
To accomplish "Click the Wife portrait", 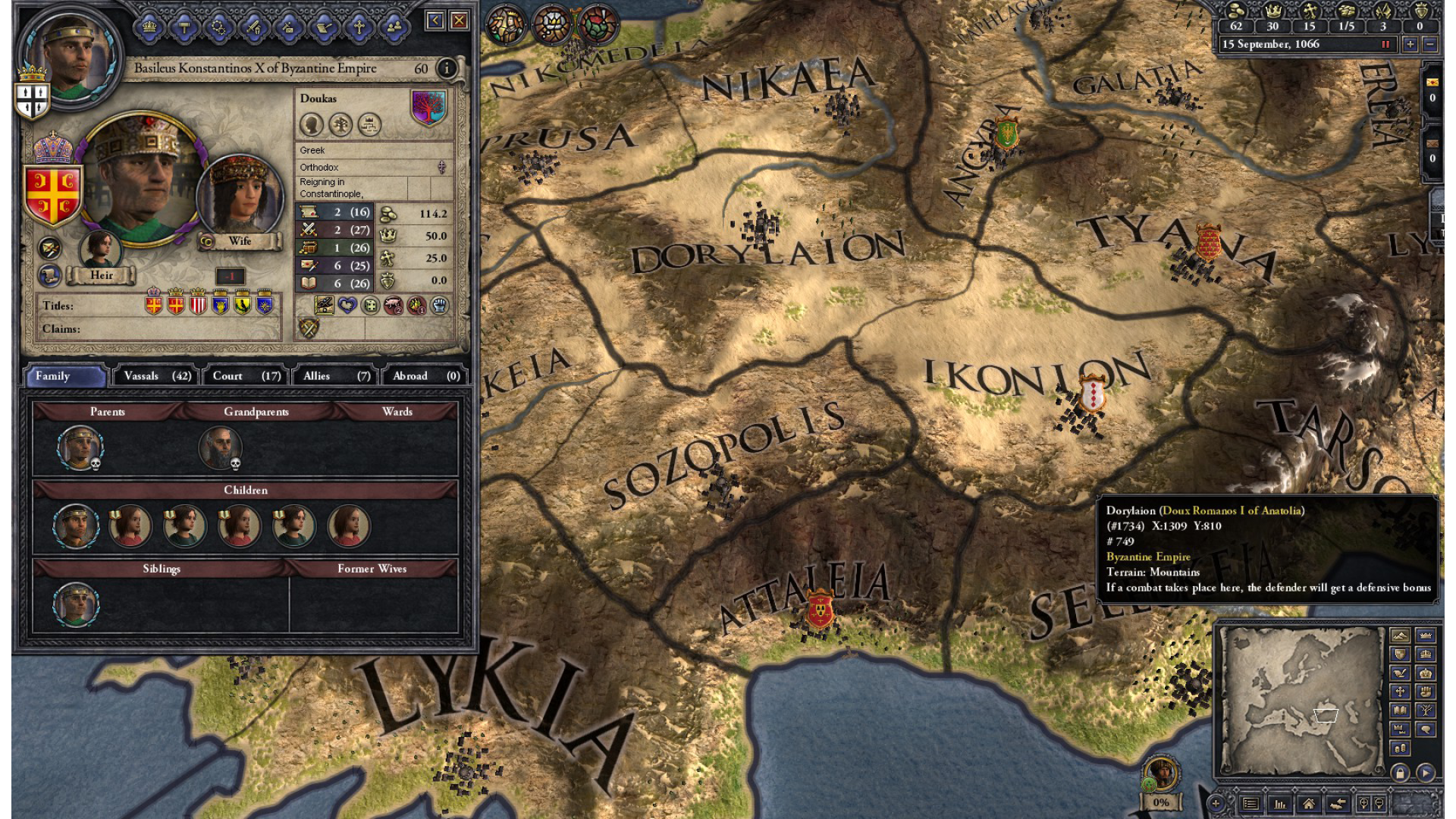I will tap(239, 196).
